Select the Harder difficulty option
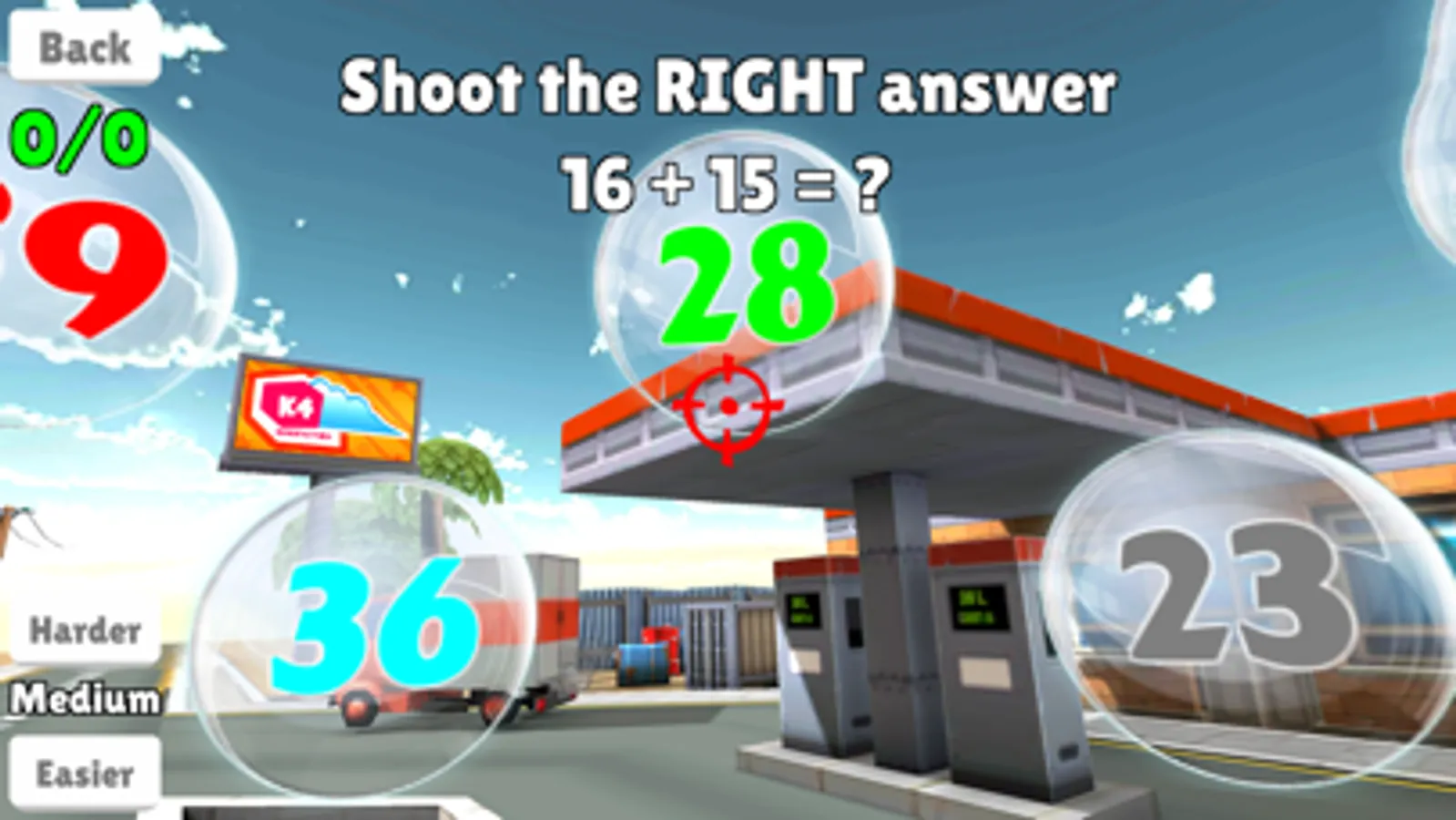This screenshot has width=1456, height=820. [x=85, y=629]
